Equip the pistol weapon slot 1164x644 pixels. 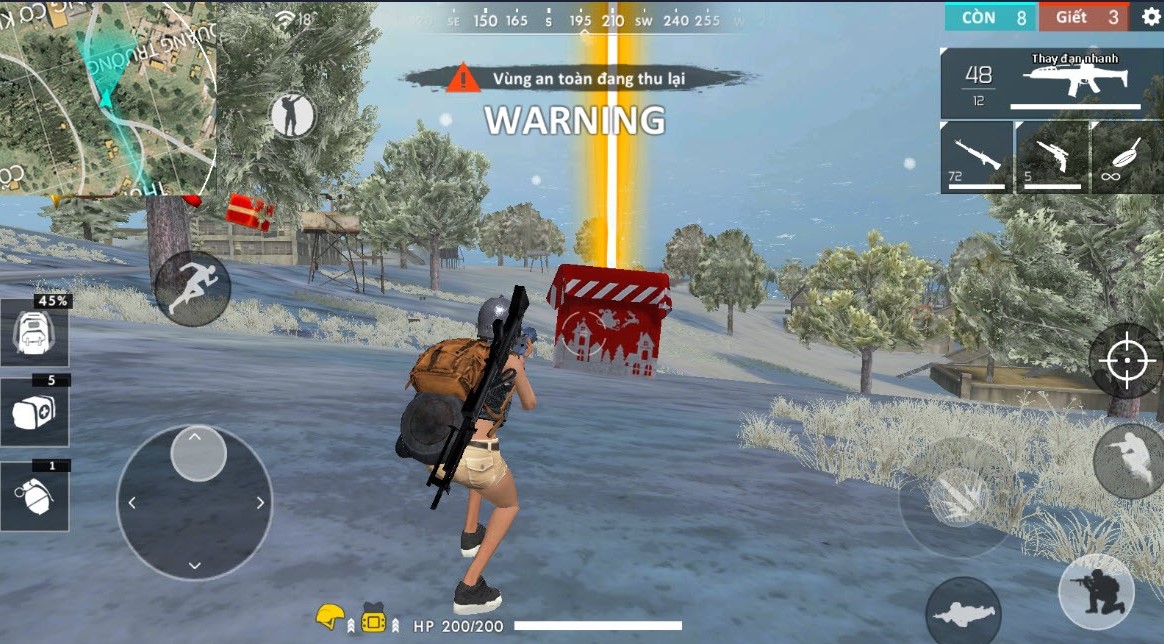(1052, 157)
